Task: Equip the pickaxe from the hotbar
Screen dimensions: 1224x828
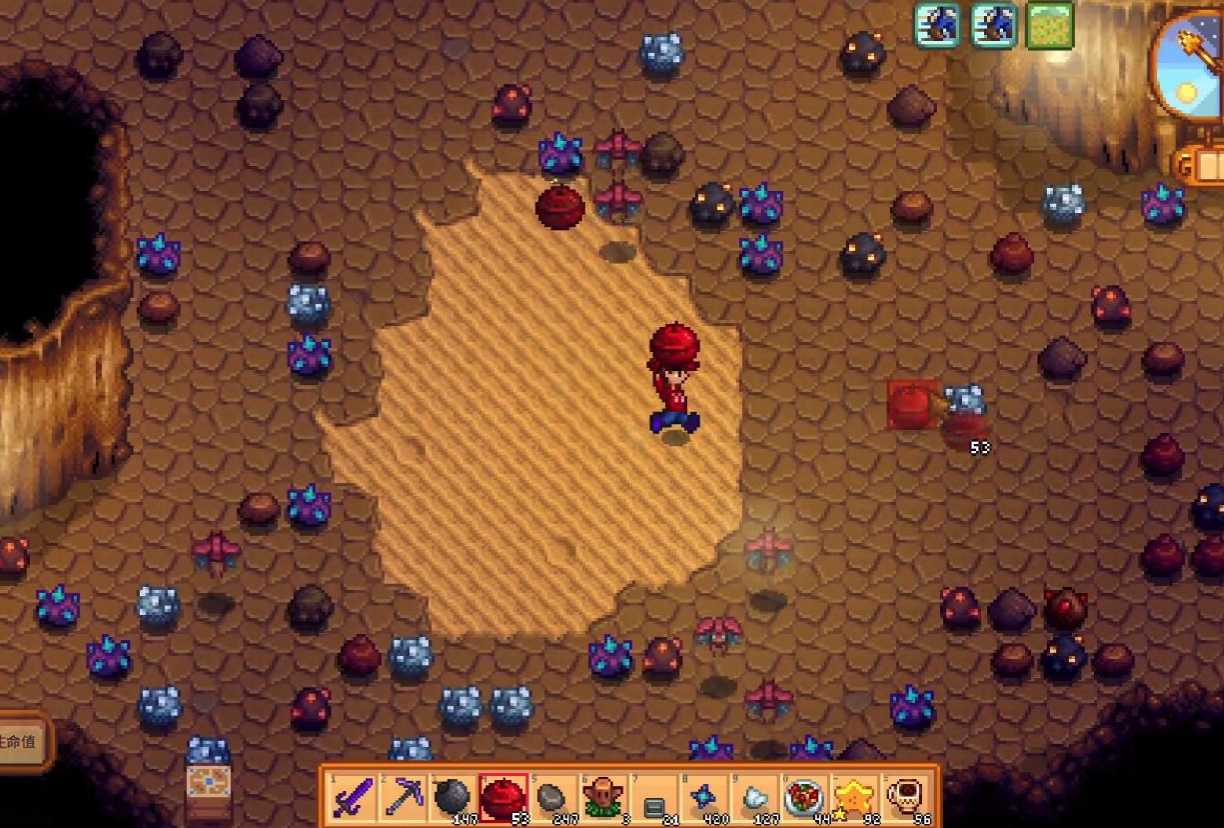Action: (403, 797)
